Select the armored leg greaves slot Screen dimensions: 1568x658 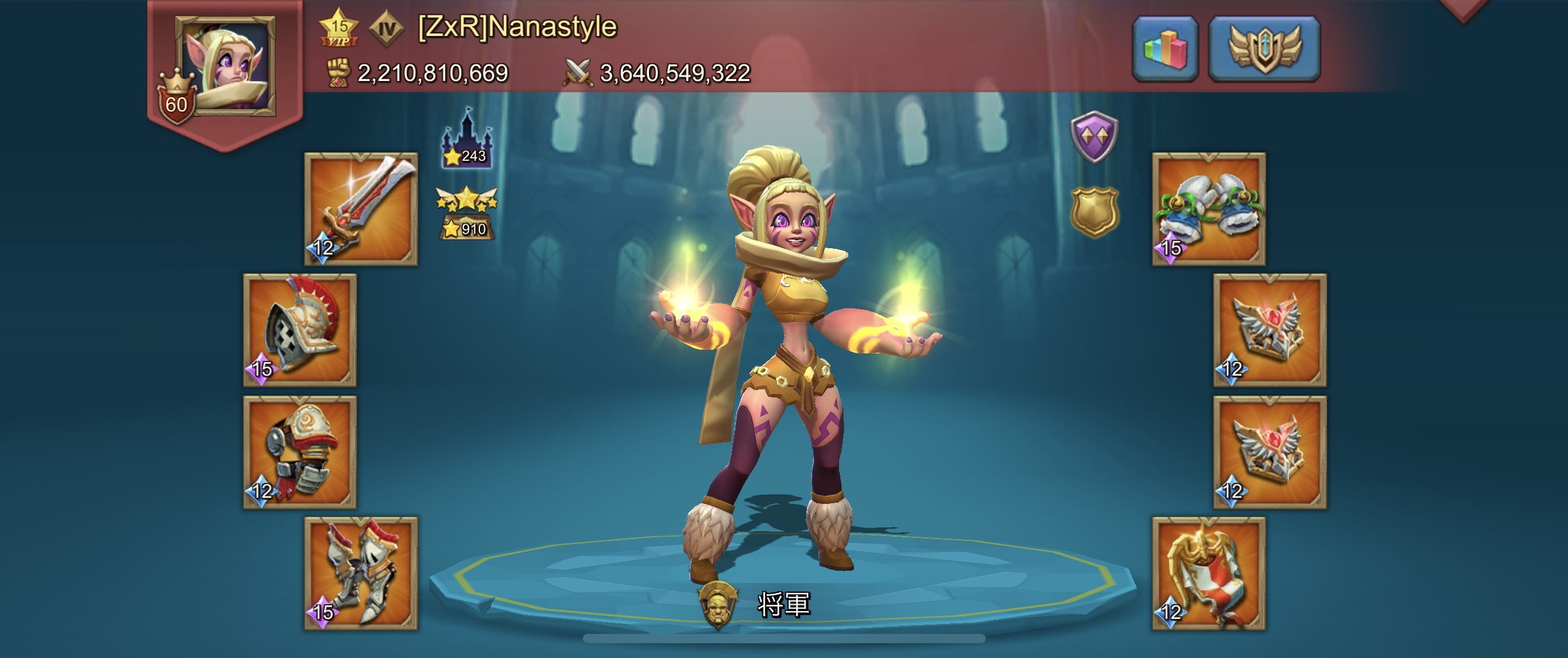(x=361, y=573)
